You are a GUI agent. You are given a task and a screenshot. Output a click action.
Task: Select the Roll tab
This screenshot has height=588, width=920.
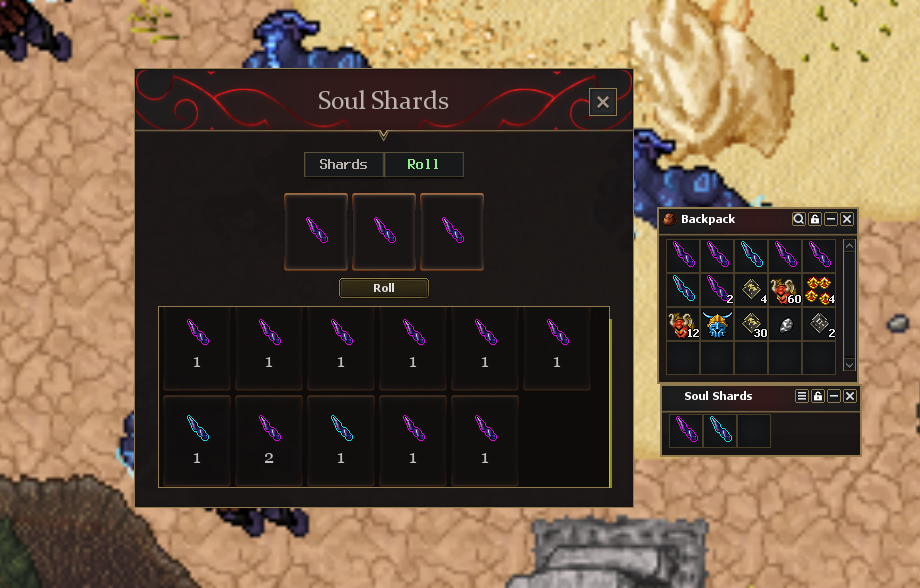pos(423,165)
